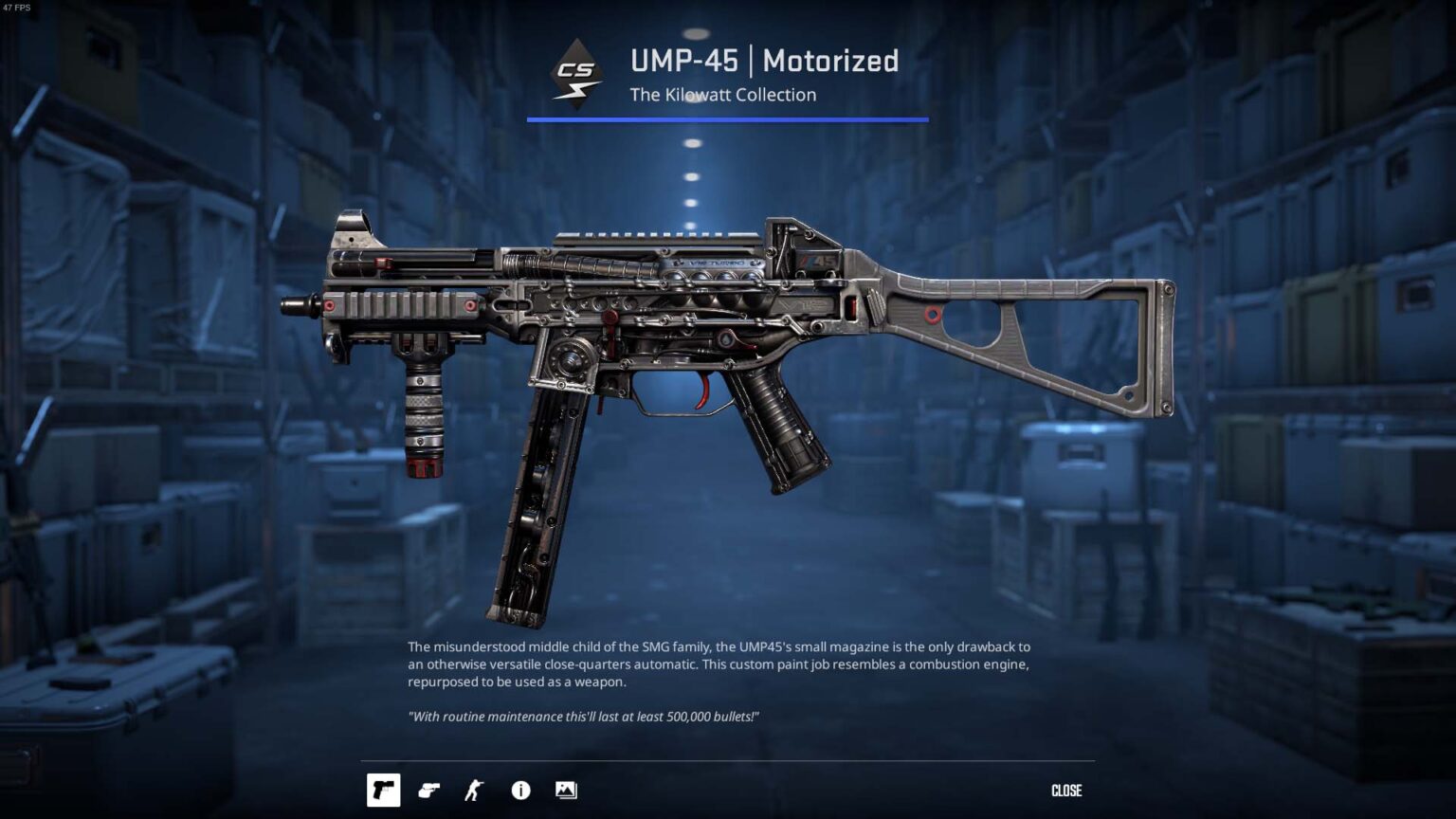
Task: Open the character model preview icon
Action: 474,790
